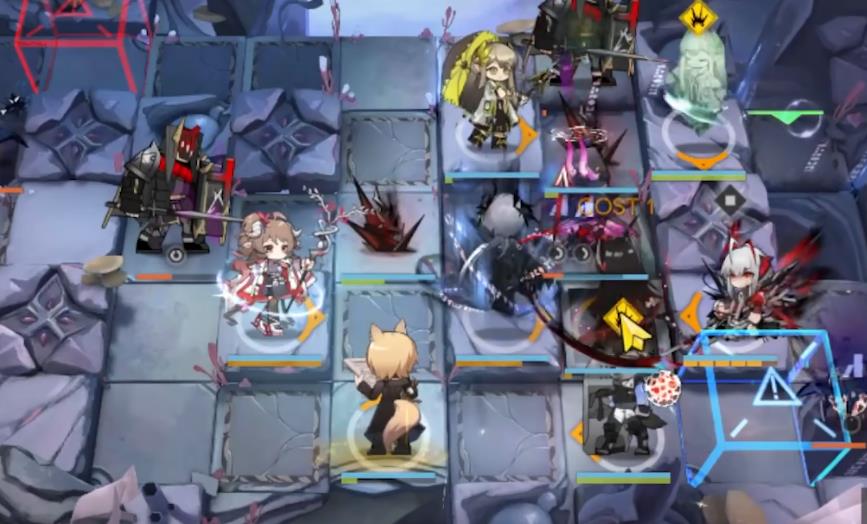Select the white-haired red-horned operator
Screen dimensions: 867x524
coord(741,290)
